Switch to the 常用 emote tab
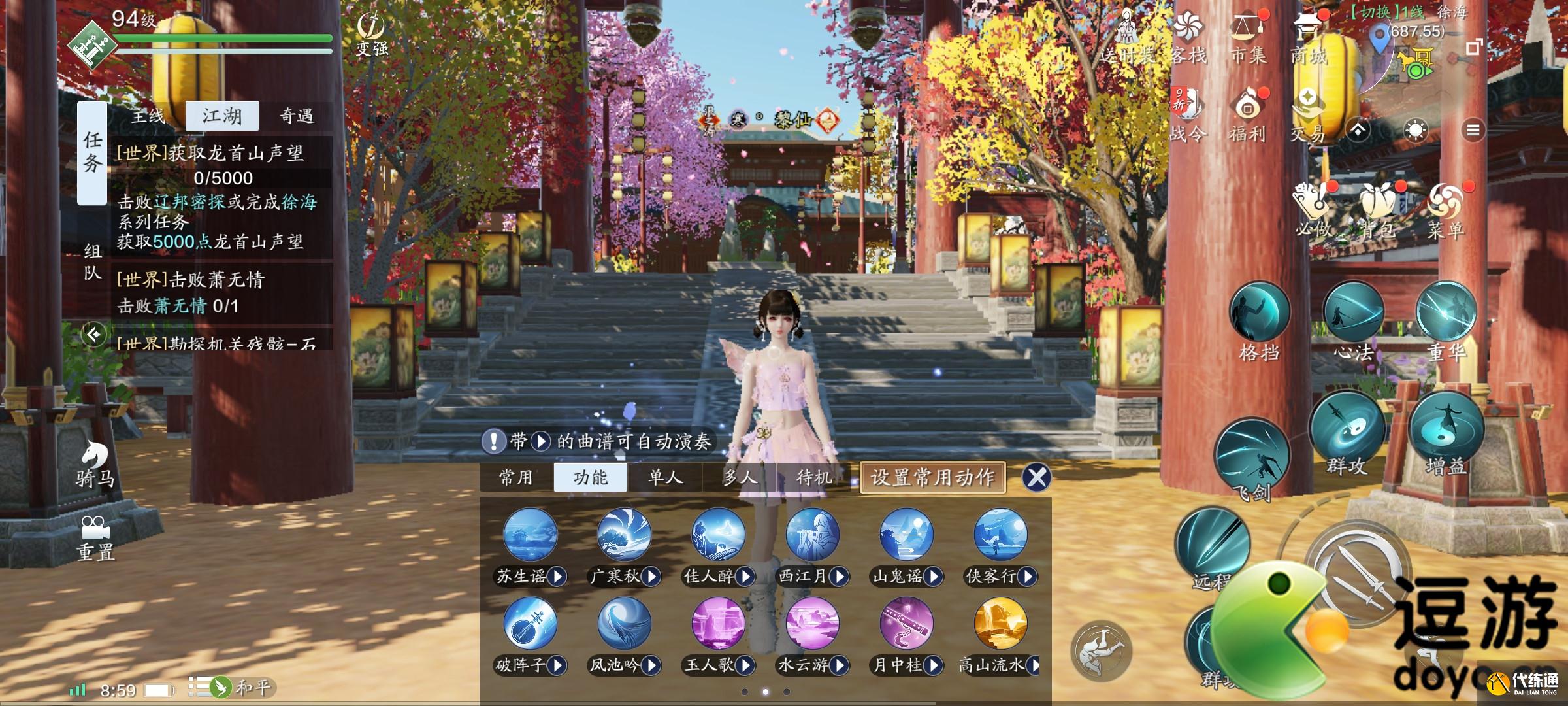1568x706 pixels. click(x=516, y=477)
